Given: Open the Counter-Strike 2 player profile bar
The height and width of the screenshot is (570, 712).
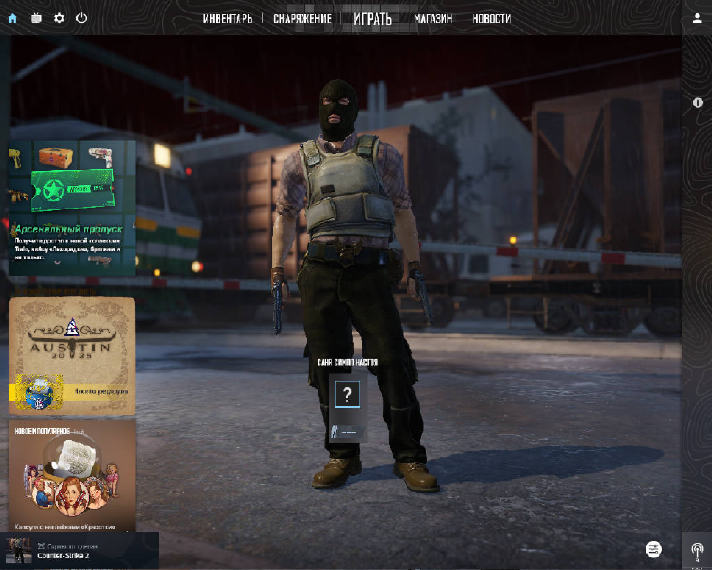Looking at the screenshot, I should (80, 551).
